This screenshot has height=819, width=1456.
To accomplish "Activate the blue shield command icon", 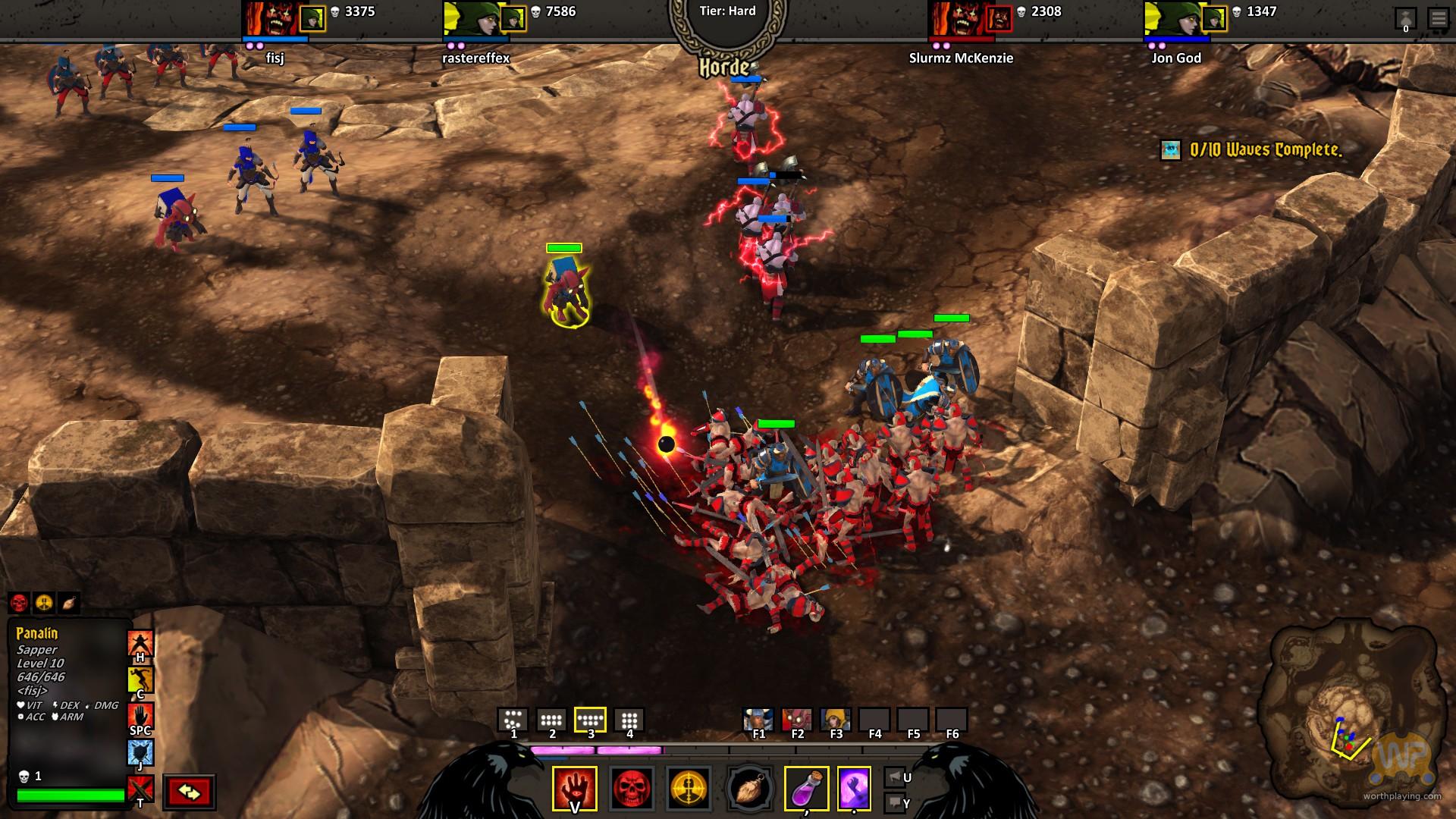I will pyautogui.click(x=140, y=752).
